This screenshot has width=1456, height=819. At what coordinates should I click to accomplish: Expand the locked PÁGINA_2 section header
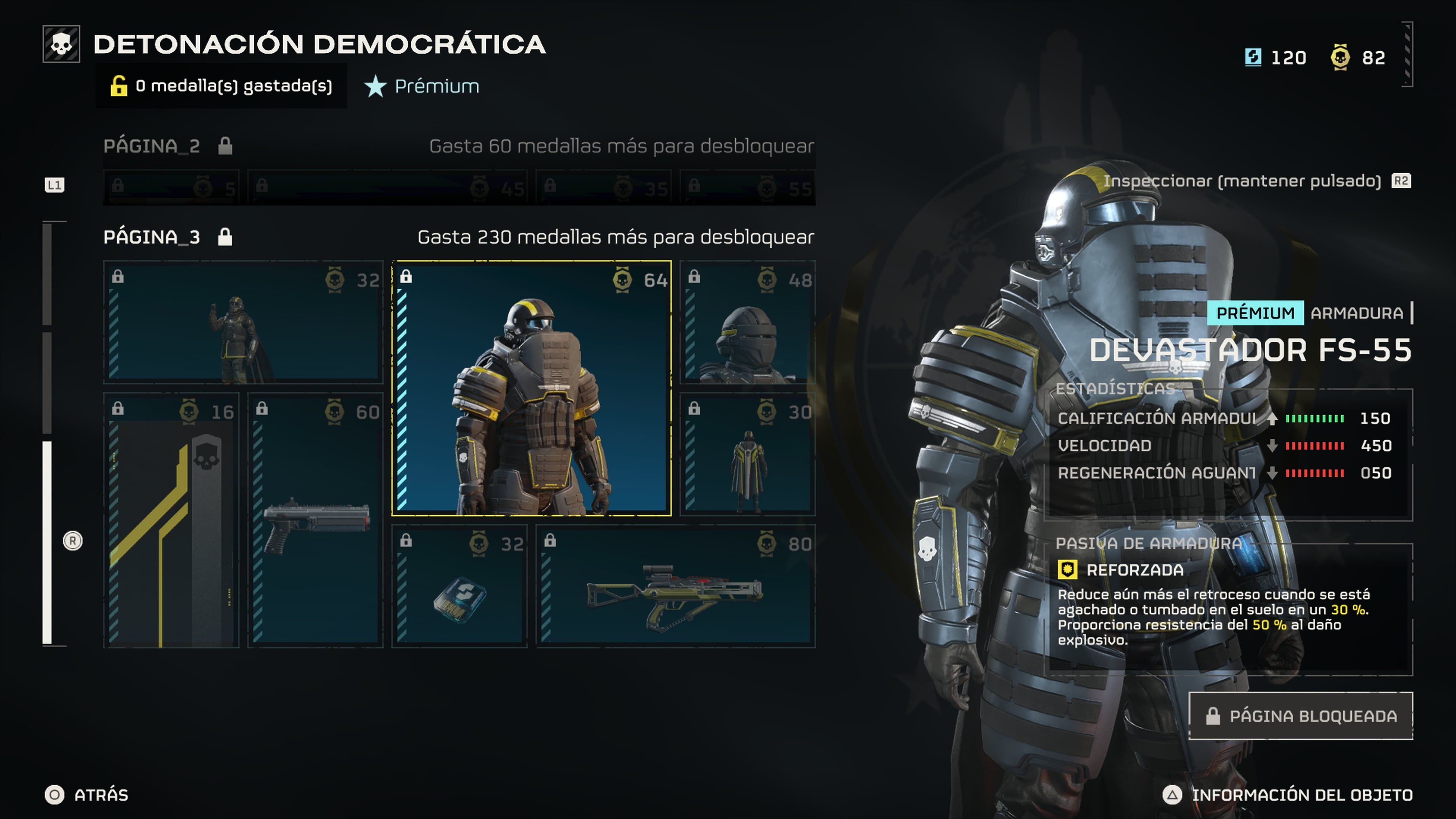click(x=152, y=146)
